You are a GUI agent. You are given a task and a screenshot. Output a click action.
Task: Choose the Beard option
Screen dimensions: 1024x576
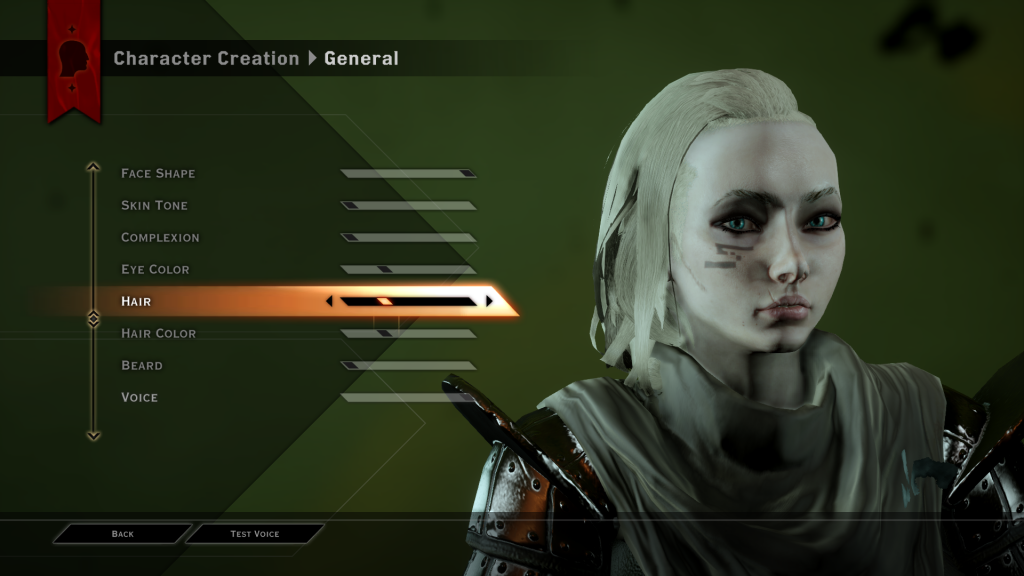141,366
